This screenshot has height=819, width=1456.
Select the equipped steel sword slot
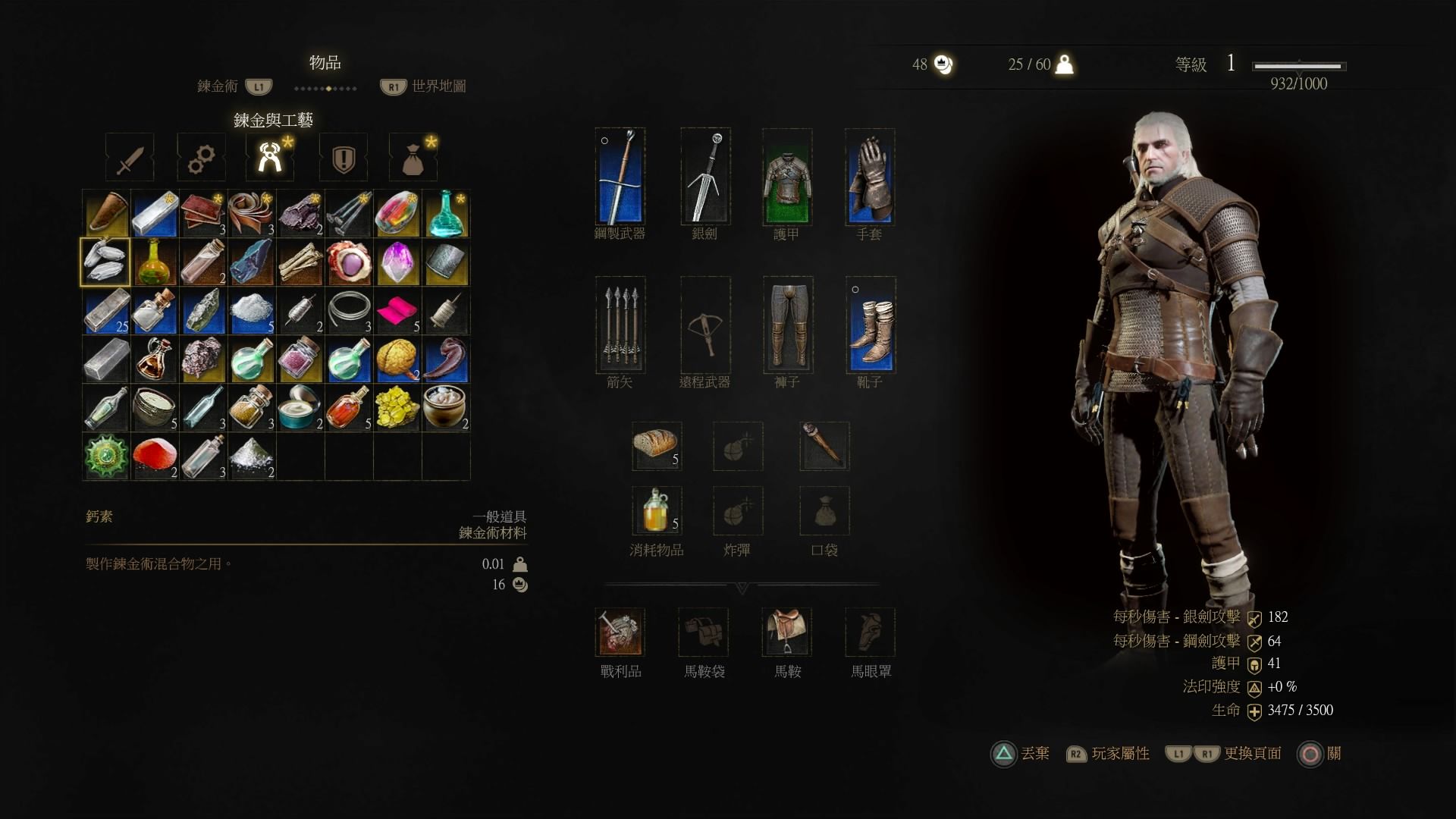point(620,176)
